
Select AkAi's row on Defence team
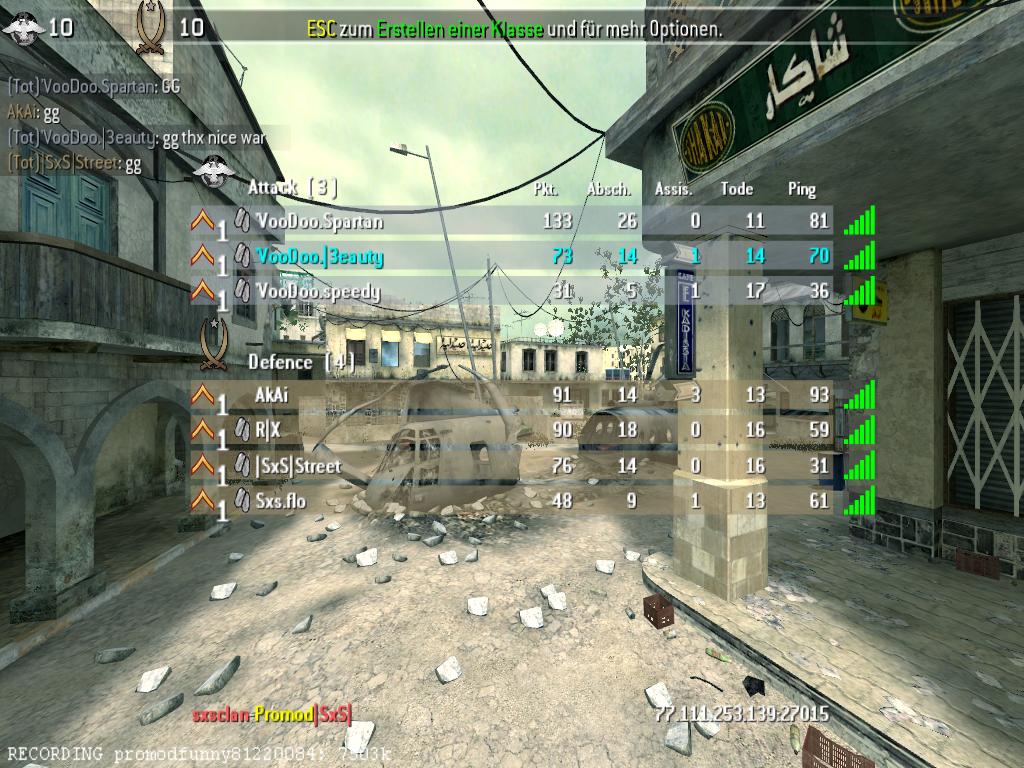point(272,395)
